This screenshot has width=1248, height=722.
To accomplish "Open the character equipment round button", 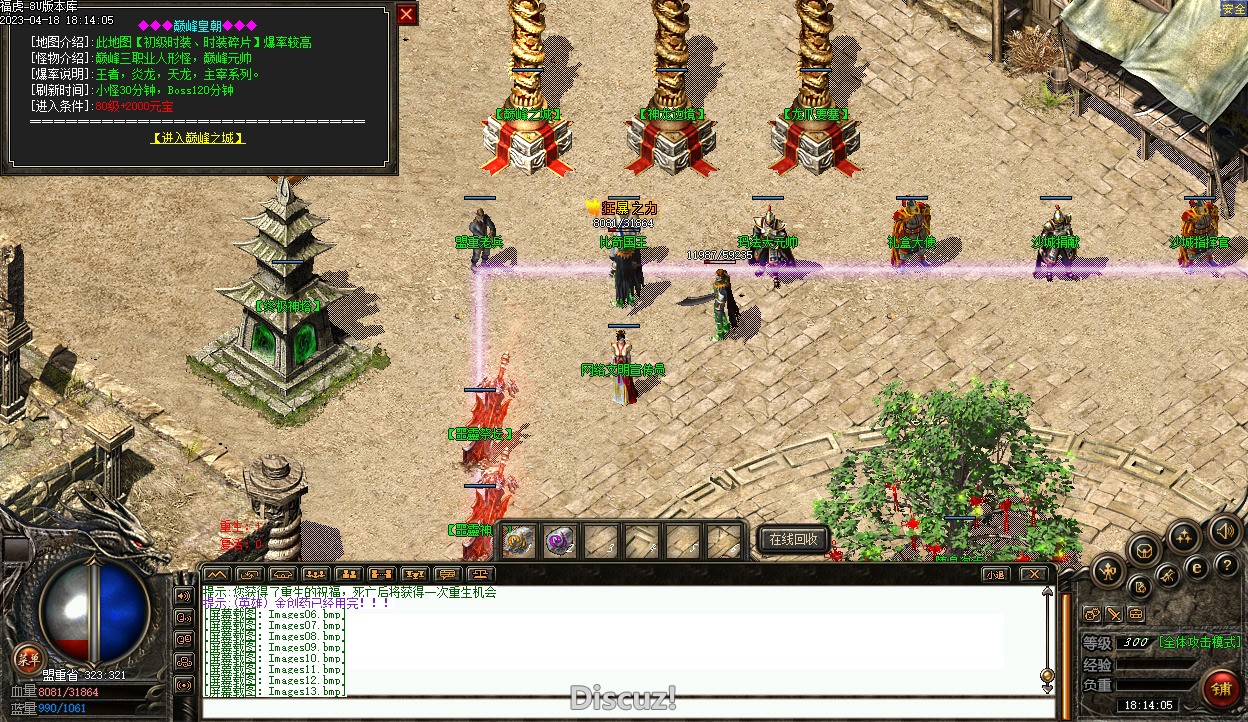I will pyautogui.click(x=1108, y=572).
